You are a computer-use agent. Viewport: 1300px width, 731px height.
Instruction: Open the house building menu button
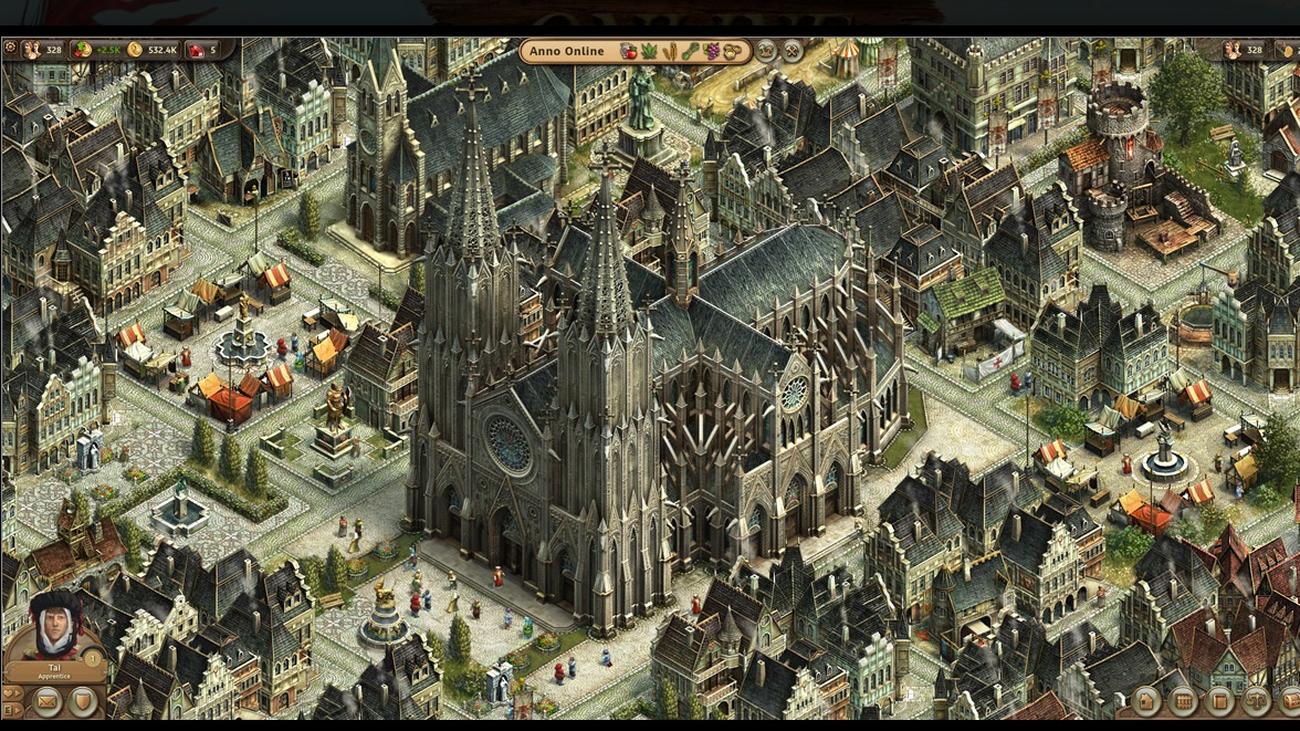(x=1146, y=701)
